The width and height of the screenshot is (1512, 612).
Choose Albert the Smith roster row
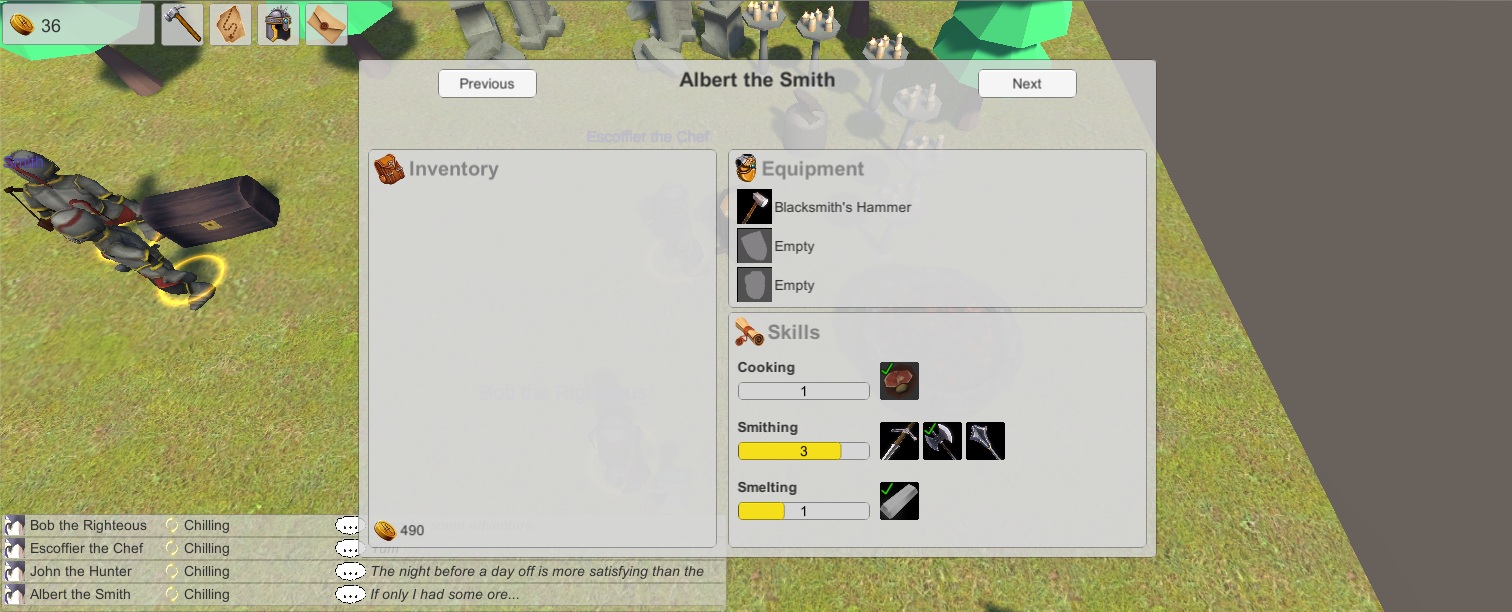pyautogui.click(x=80, y=594)
